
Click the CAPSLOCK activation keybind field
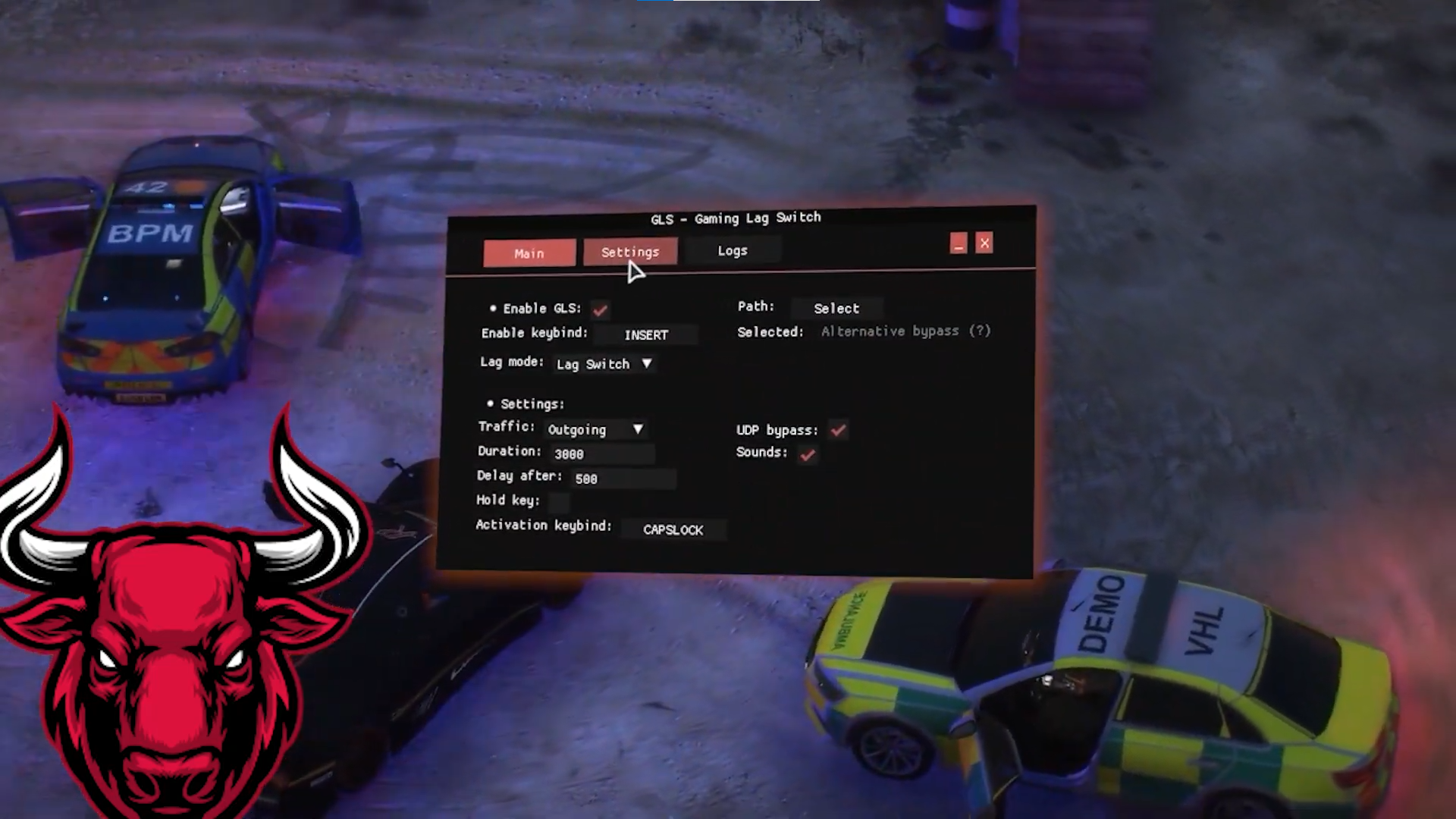(673, 529)
